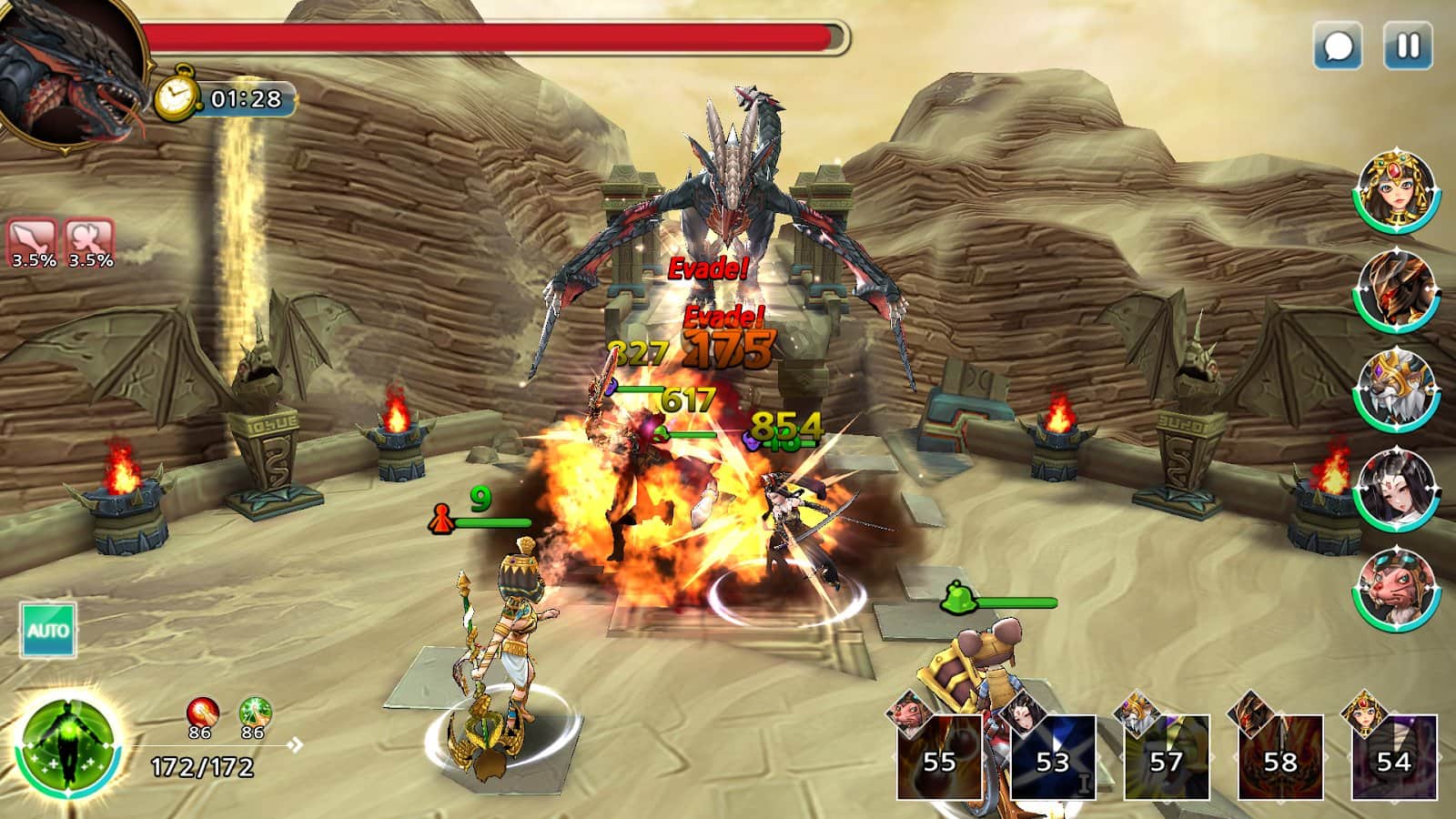Toggle the AUTO battle mode
This screenshot has height=819, width=1456.
(x=48, y=630)
